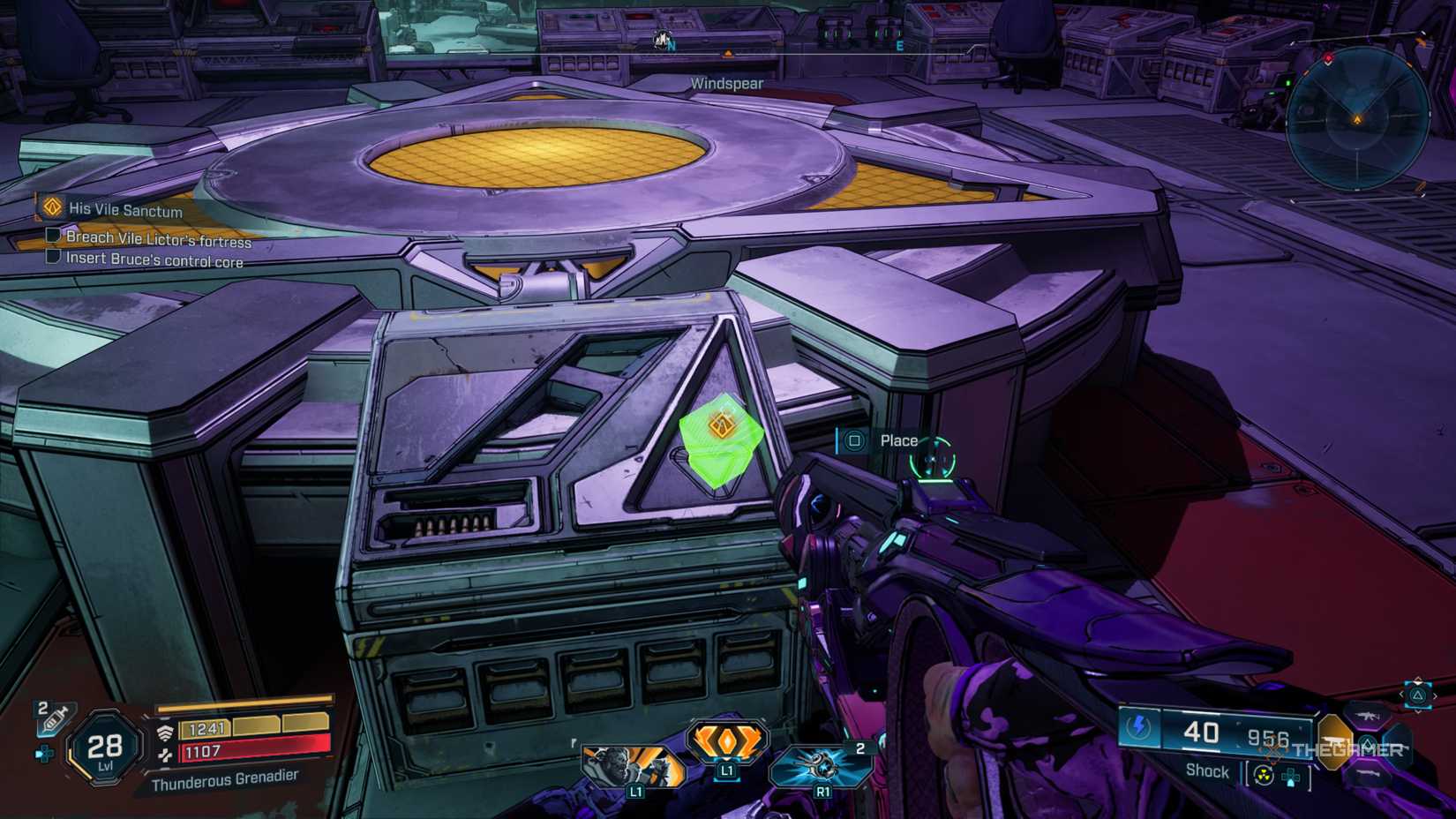1456x819 pixels.
Task: Open the pet companion portrait bound to L1
Action: pos(634,768)
